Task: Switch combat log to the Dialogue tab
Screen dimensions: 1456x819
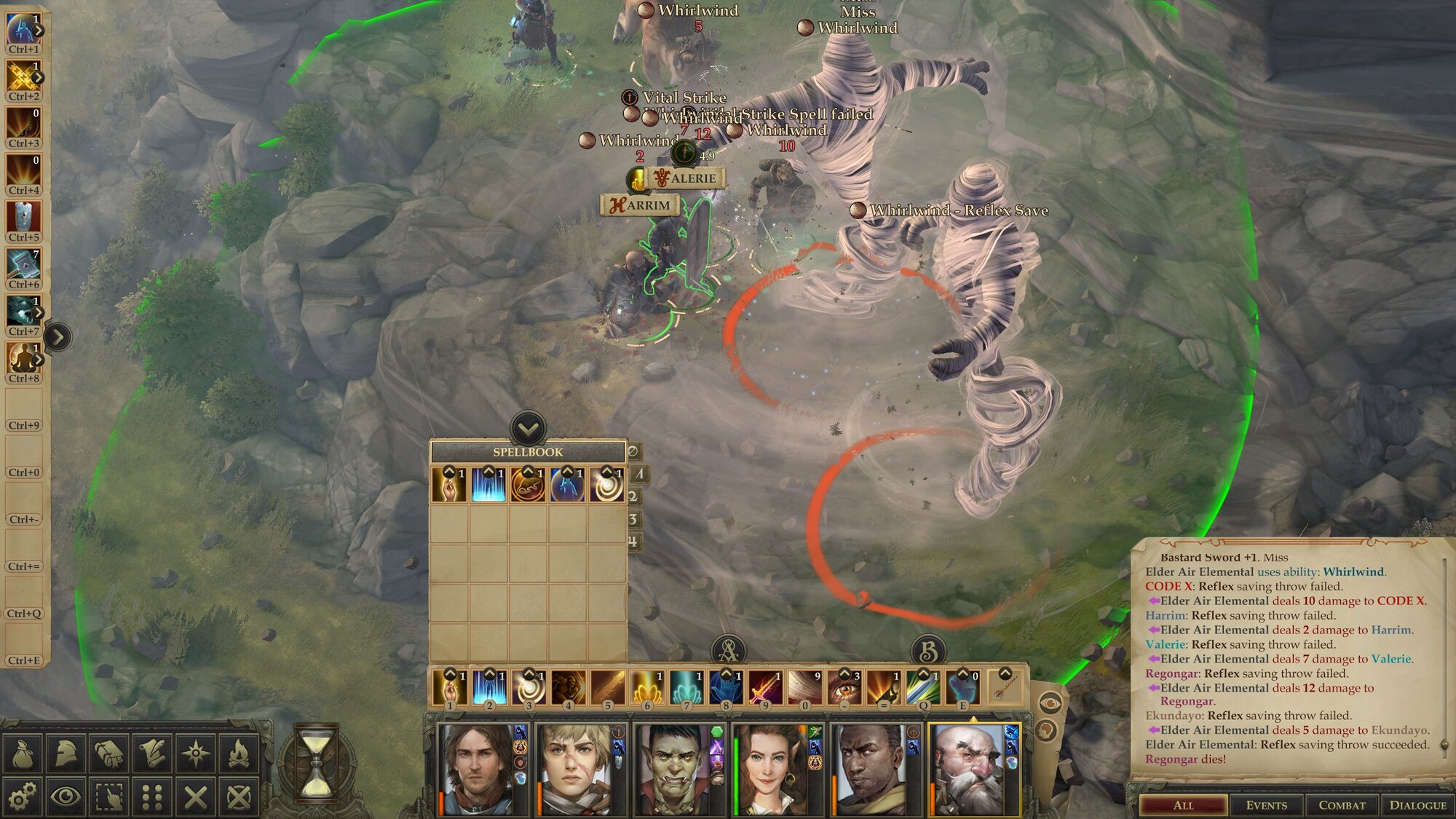Action: [x=1417, y=804]
